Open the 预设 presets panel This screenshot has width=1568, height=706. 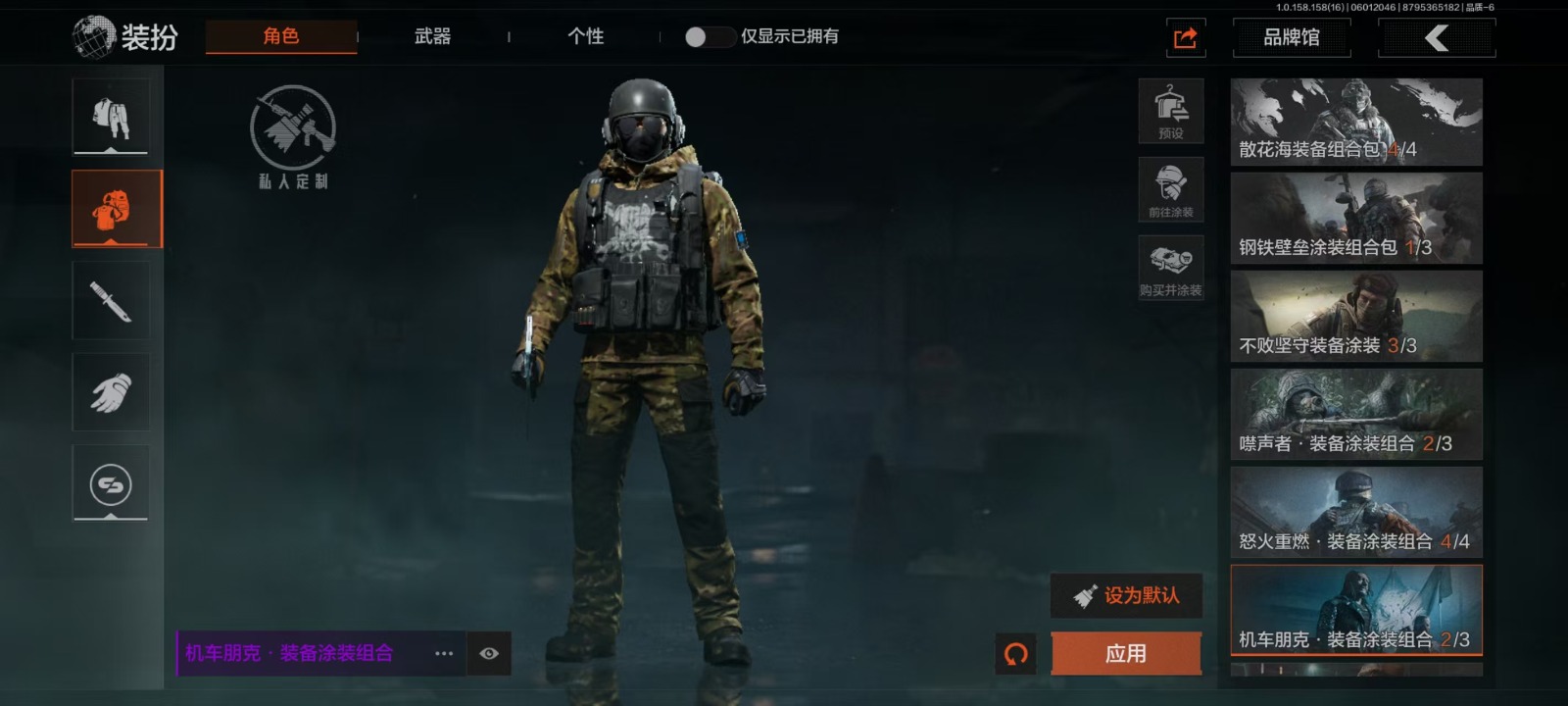[1171, 111]
